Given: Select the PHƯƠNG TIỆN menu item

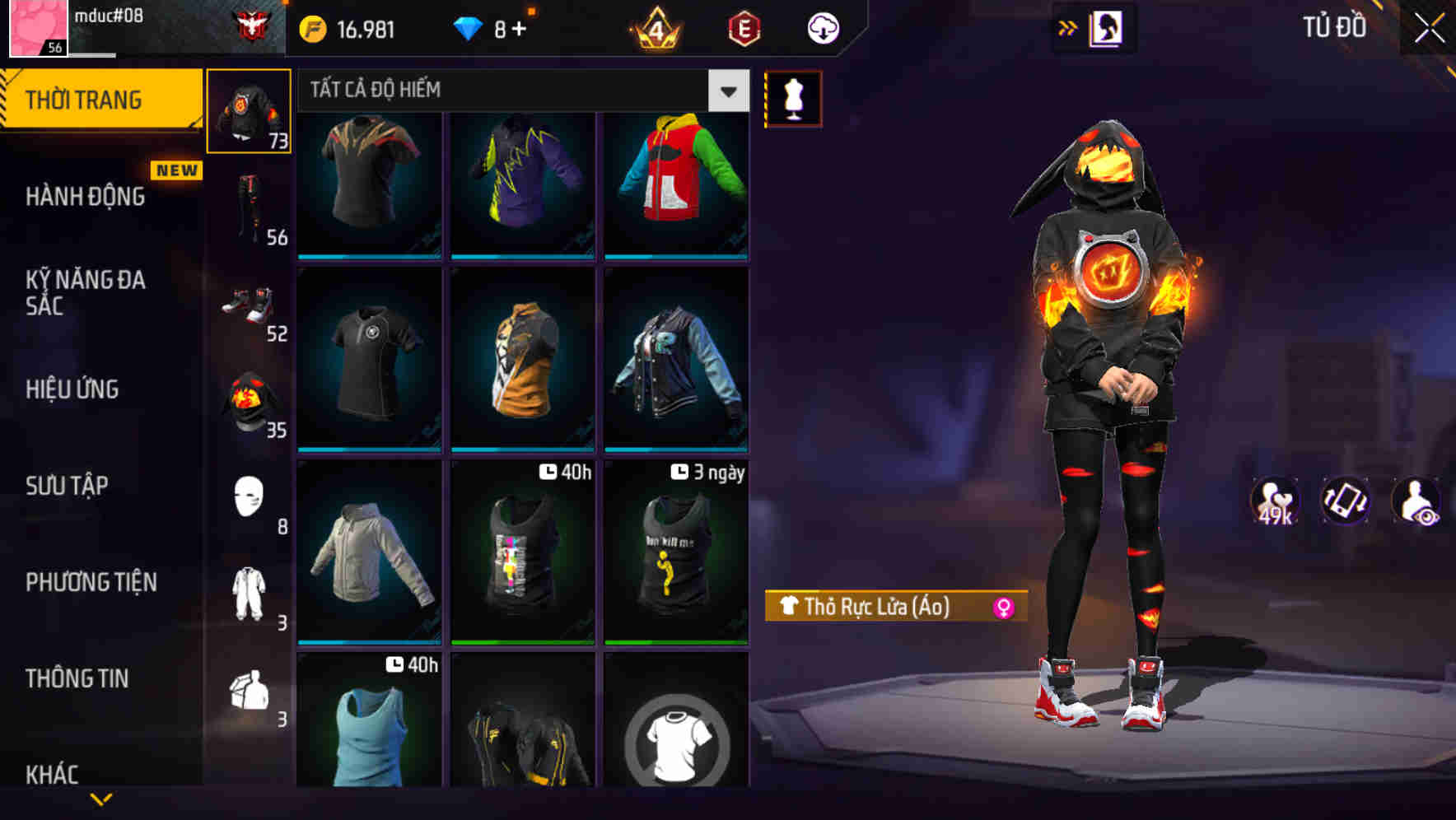Looking at the screenshot, I should pyautogui.click(x=93, y=582).
